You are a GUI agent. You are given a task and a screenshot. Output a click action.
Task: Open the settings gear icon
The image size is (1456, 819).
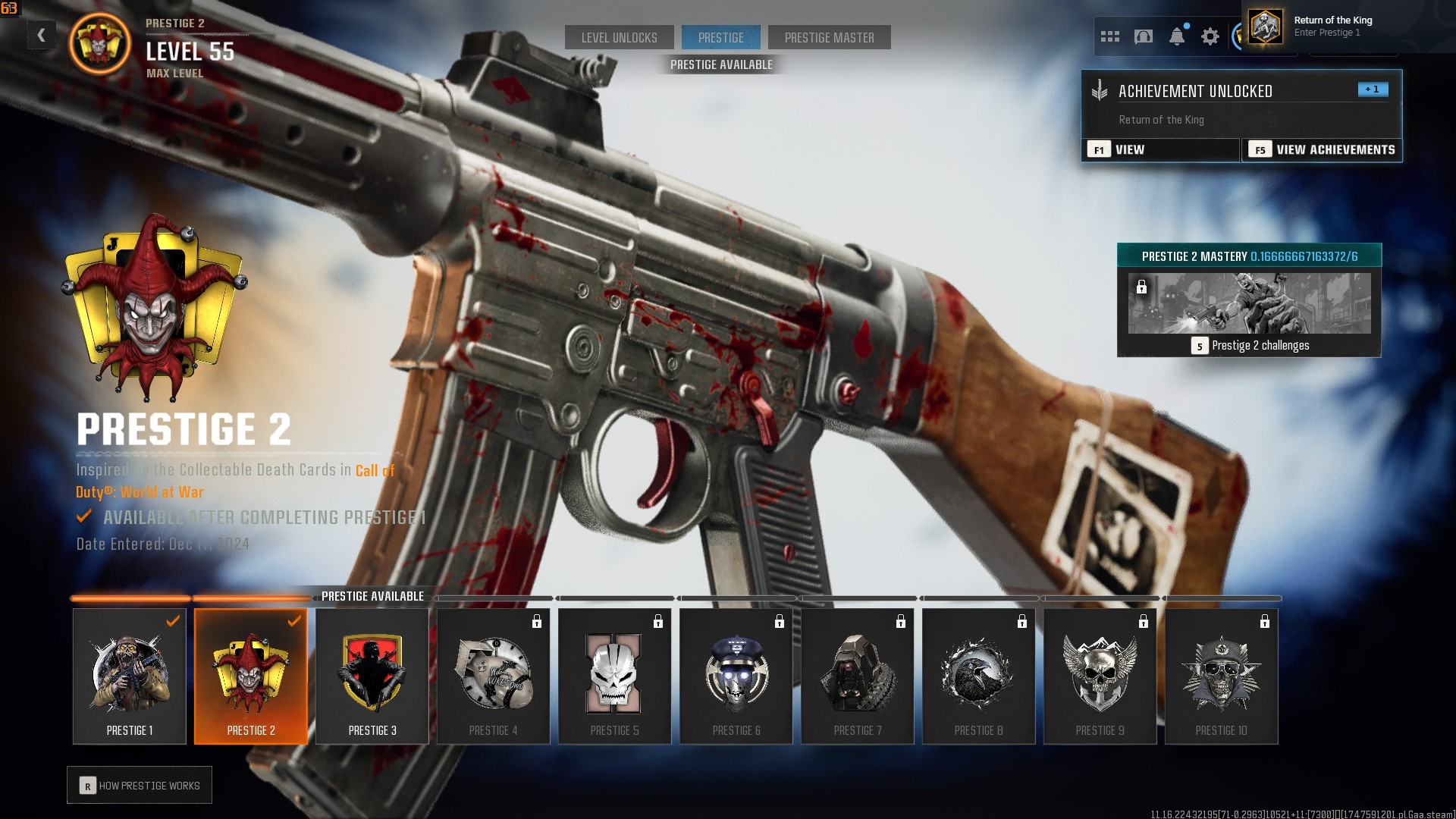(1210, 36)
